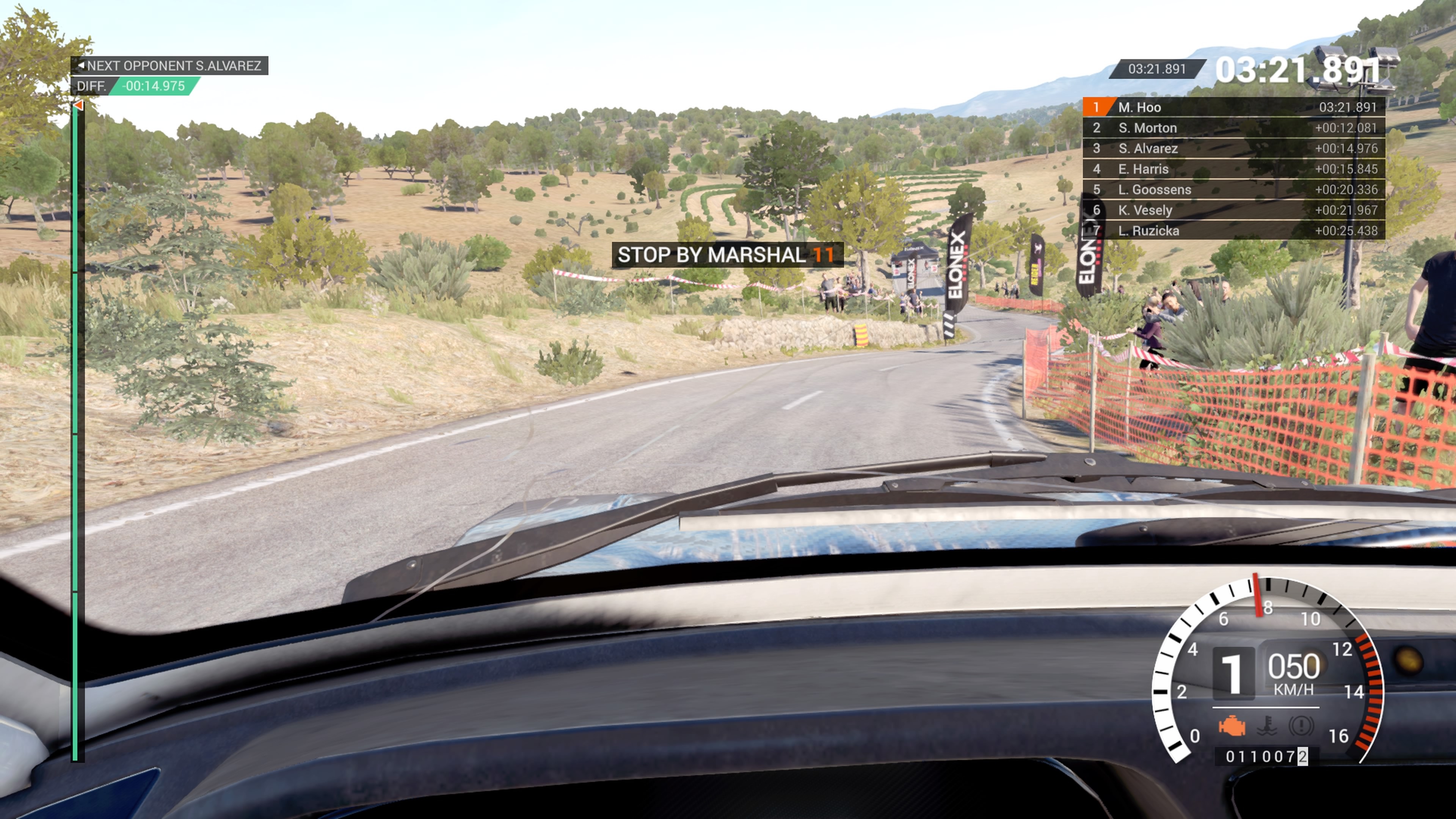Select the coolant temperature warning icon
The image size is (1456, 819).
coord(1267,725)
